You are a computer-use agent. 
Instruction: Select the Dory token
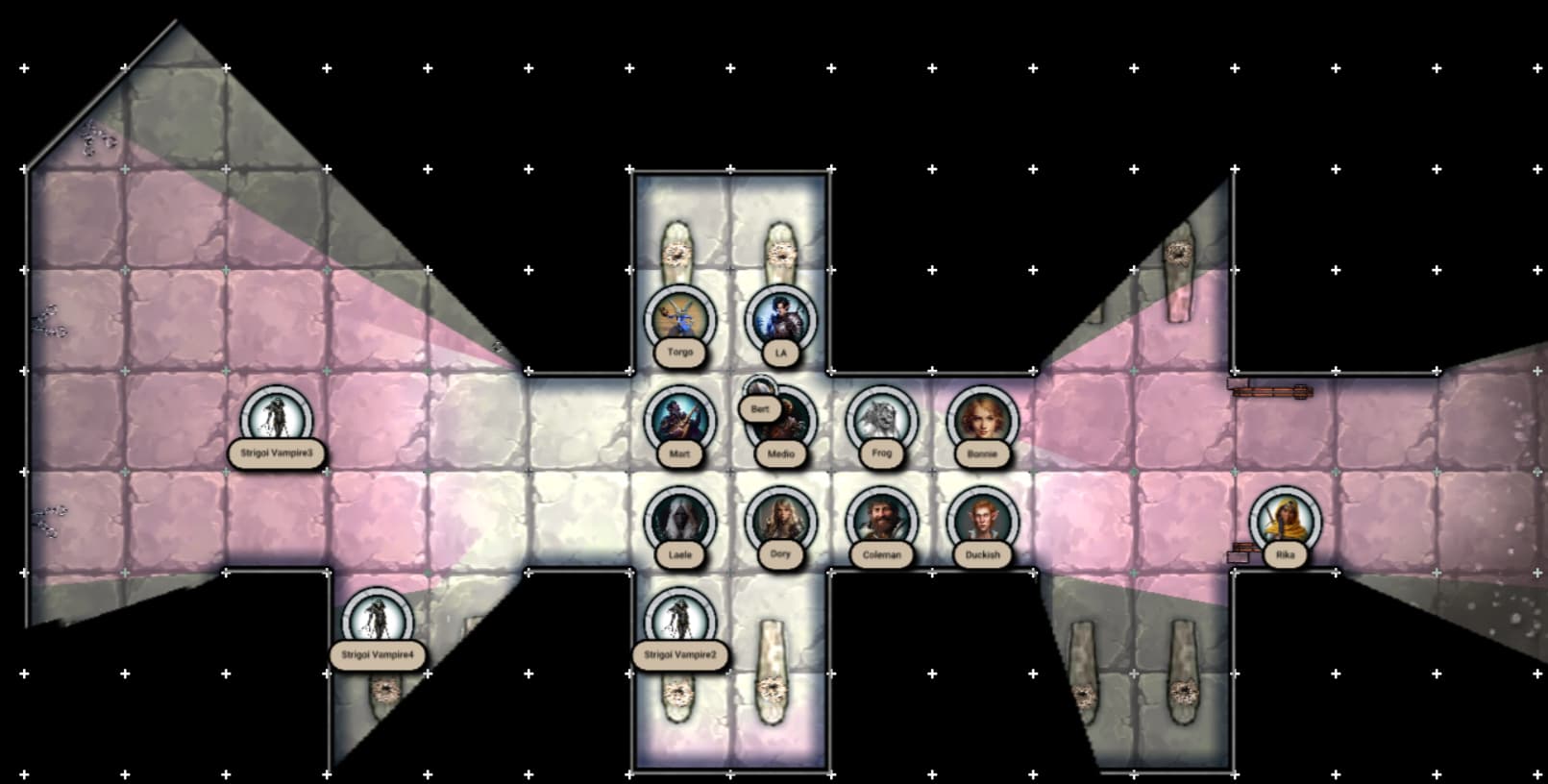(x=780, y=521)
